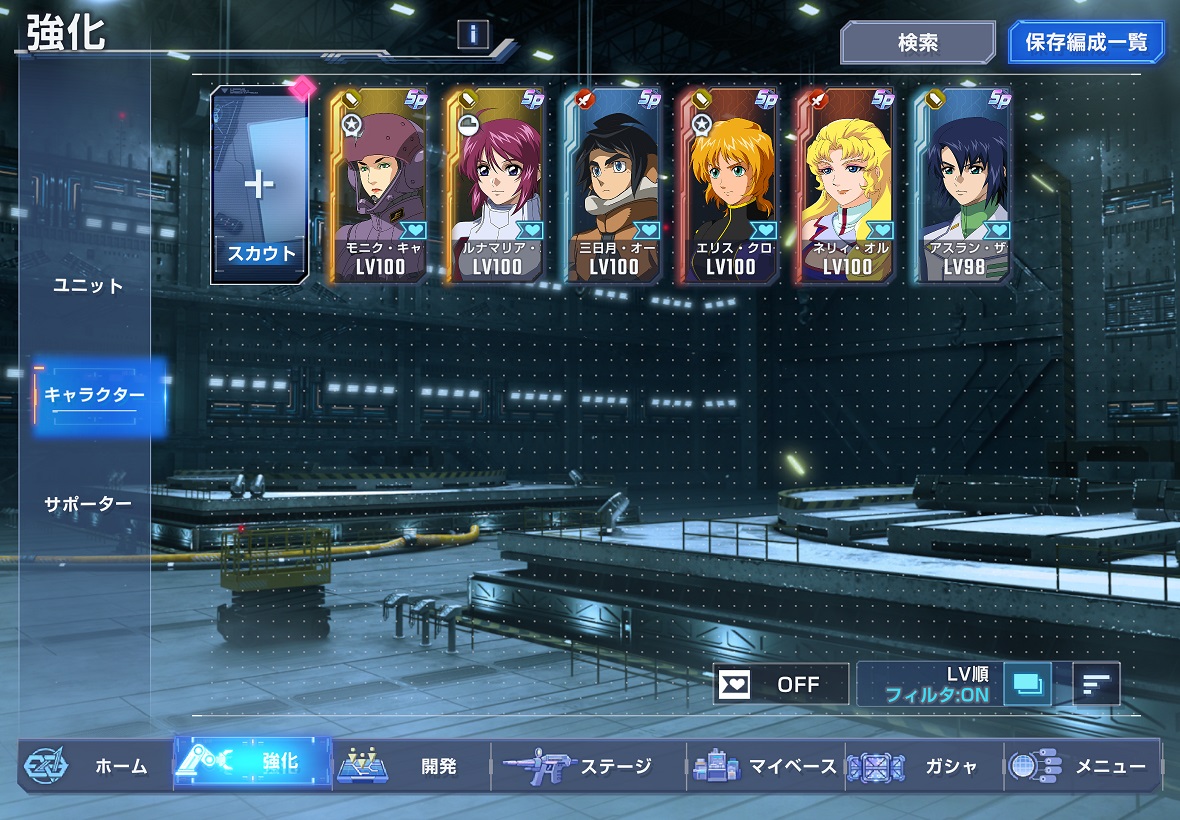Switch to the キャラクター tab

94,395
